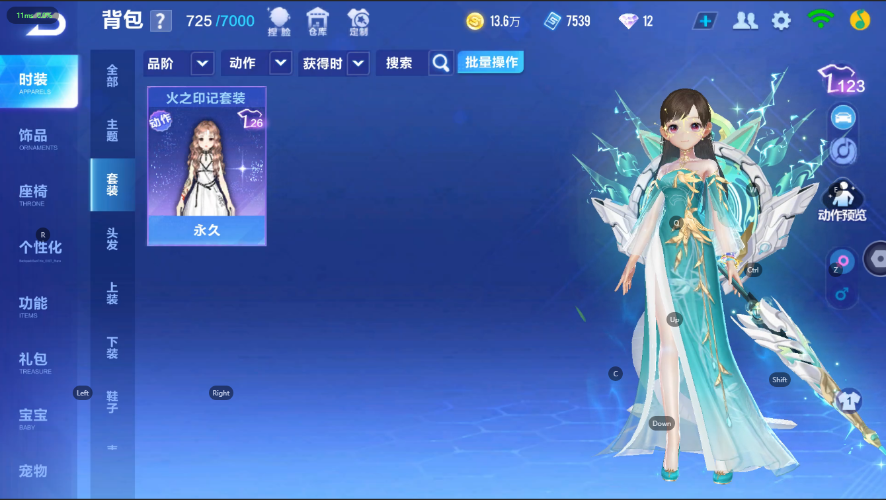Switch to the 饰品 ornaments category
This screenshot has height=500, width=886.
tap(38, 137)
